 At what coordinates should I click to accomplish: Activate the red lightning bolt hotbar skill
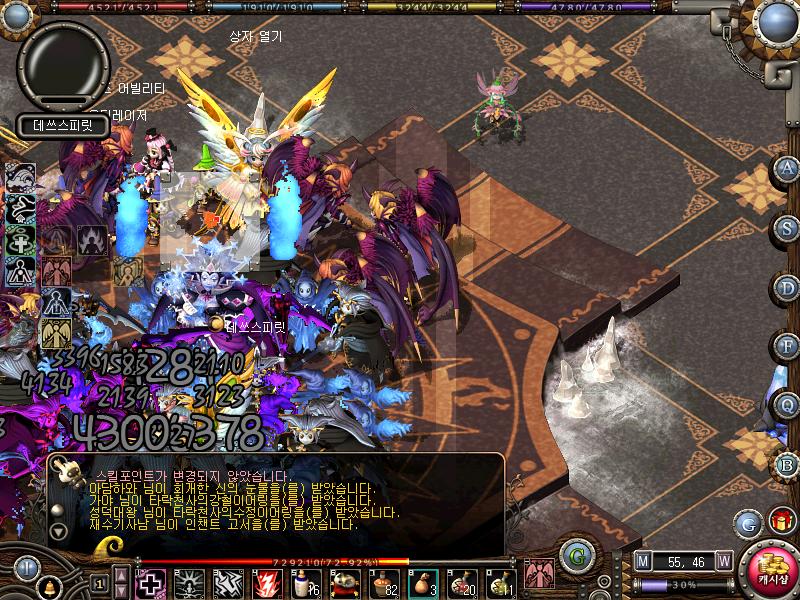tap(267, 583)
